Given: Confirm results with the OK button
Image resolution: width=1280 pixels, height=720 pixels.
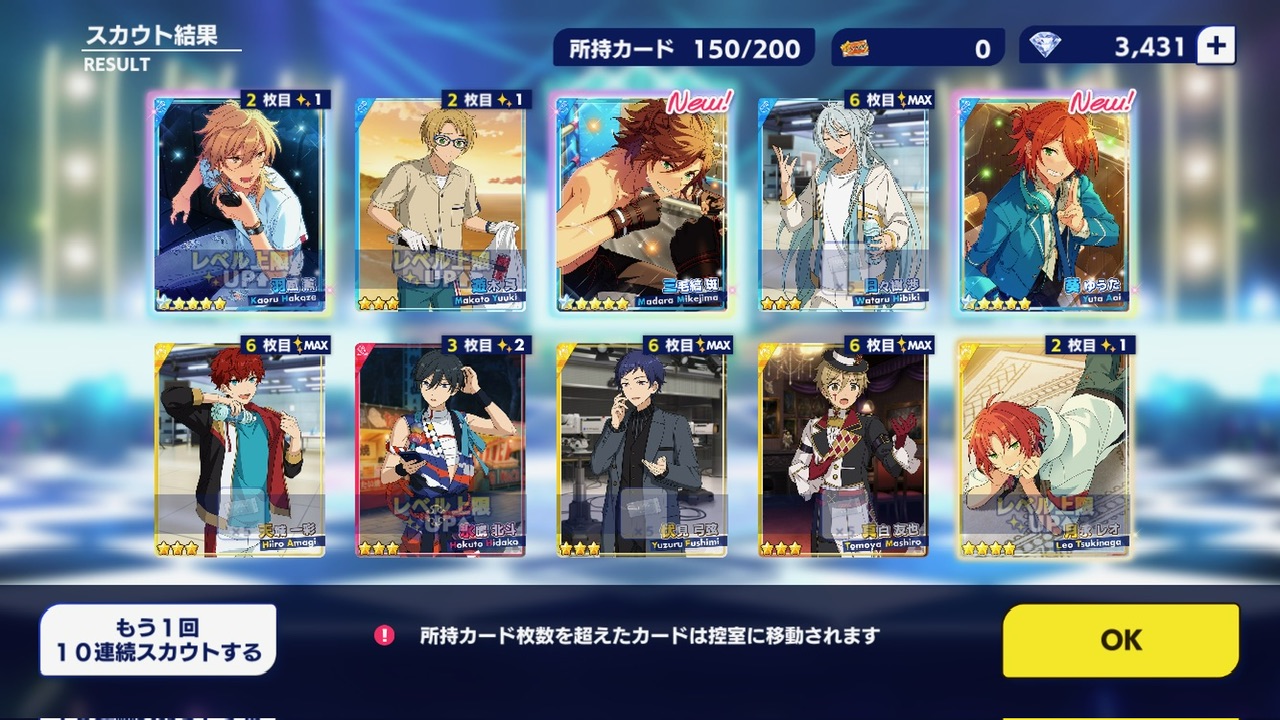Looking at the screenshot, I should pos(1121,640).
